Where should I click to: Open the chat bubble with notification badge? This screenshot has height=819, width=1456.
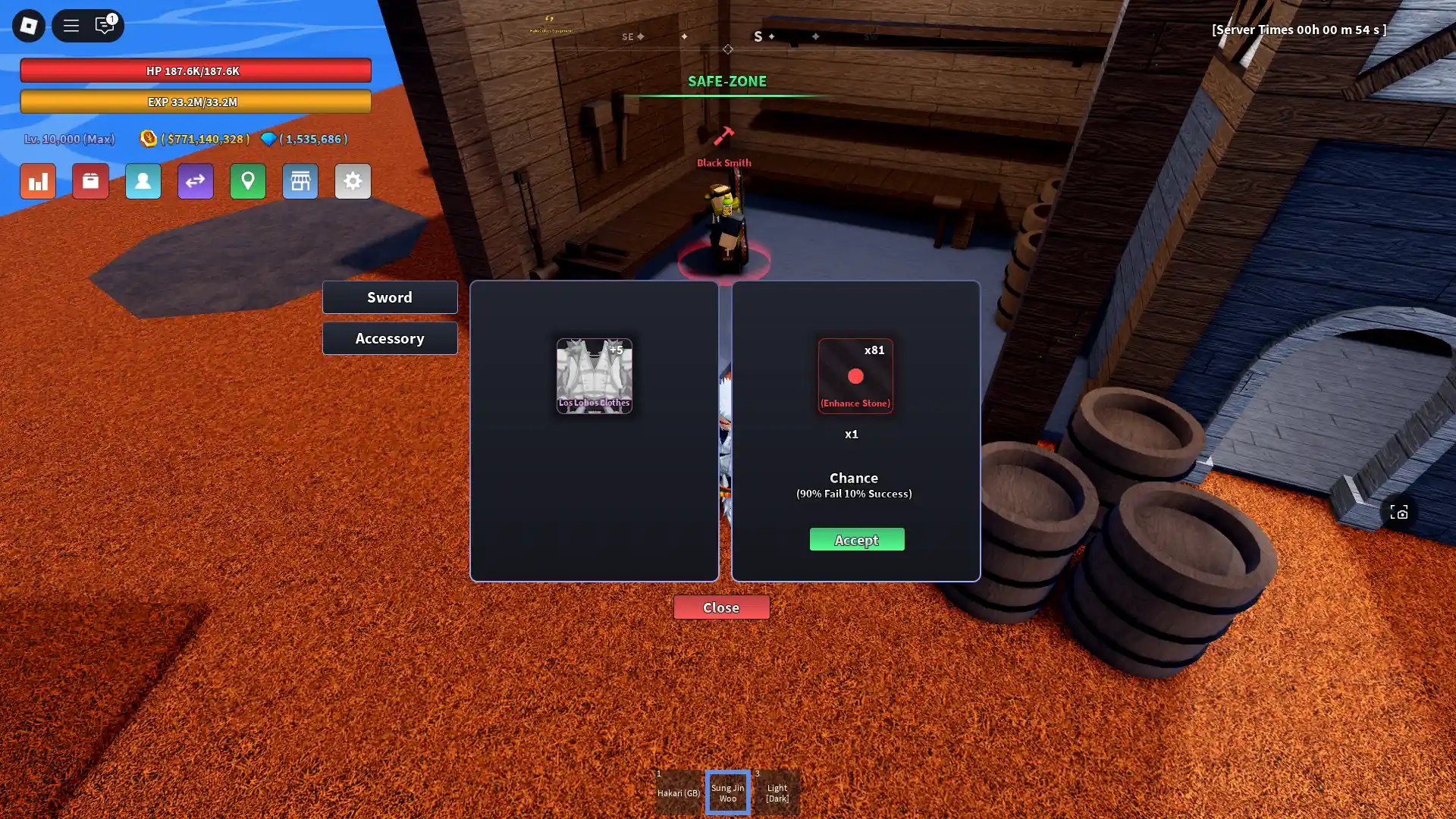[105, 25]
